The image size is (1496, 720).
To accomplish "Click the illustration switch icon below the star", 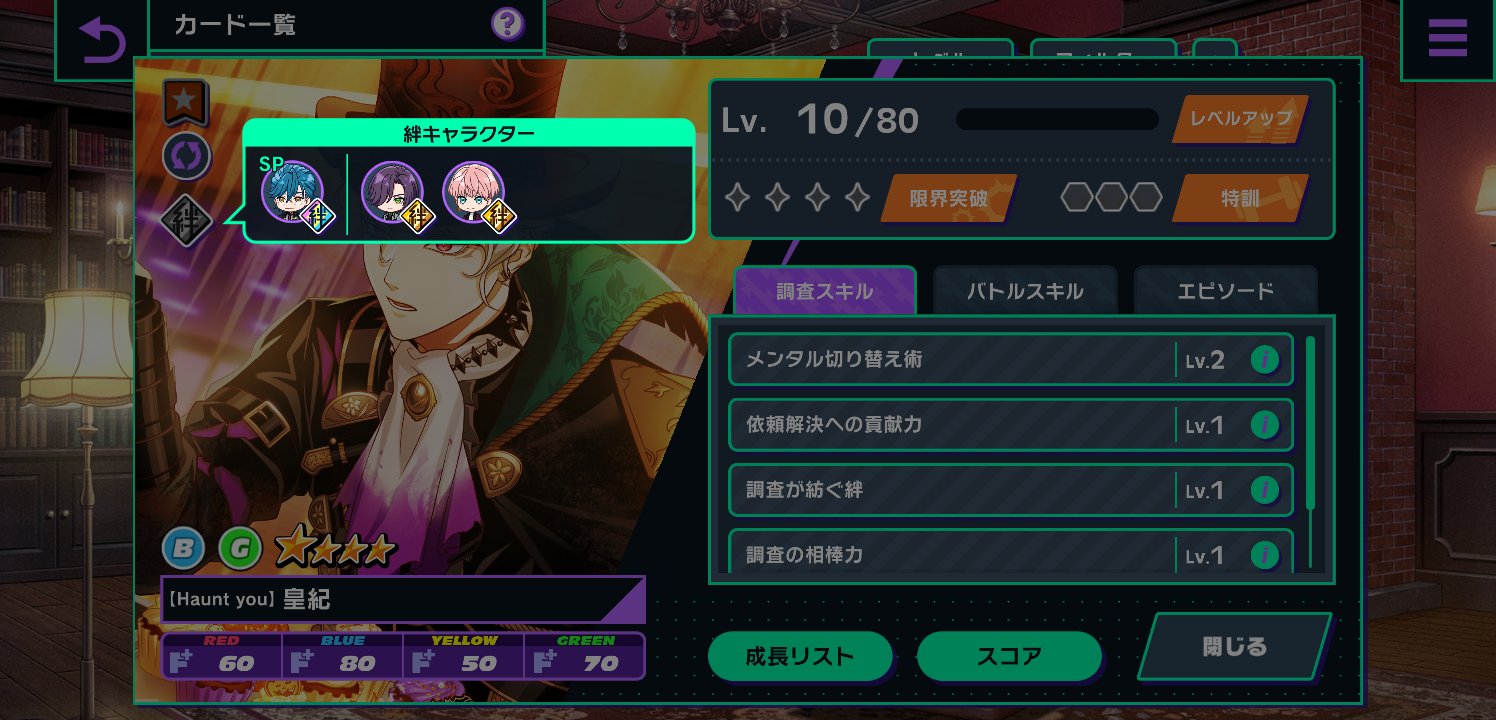I will (186, 157).
